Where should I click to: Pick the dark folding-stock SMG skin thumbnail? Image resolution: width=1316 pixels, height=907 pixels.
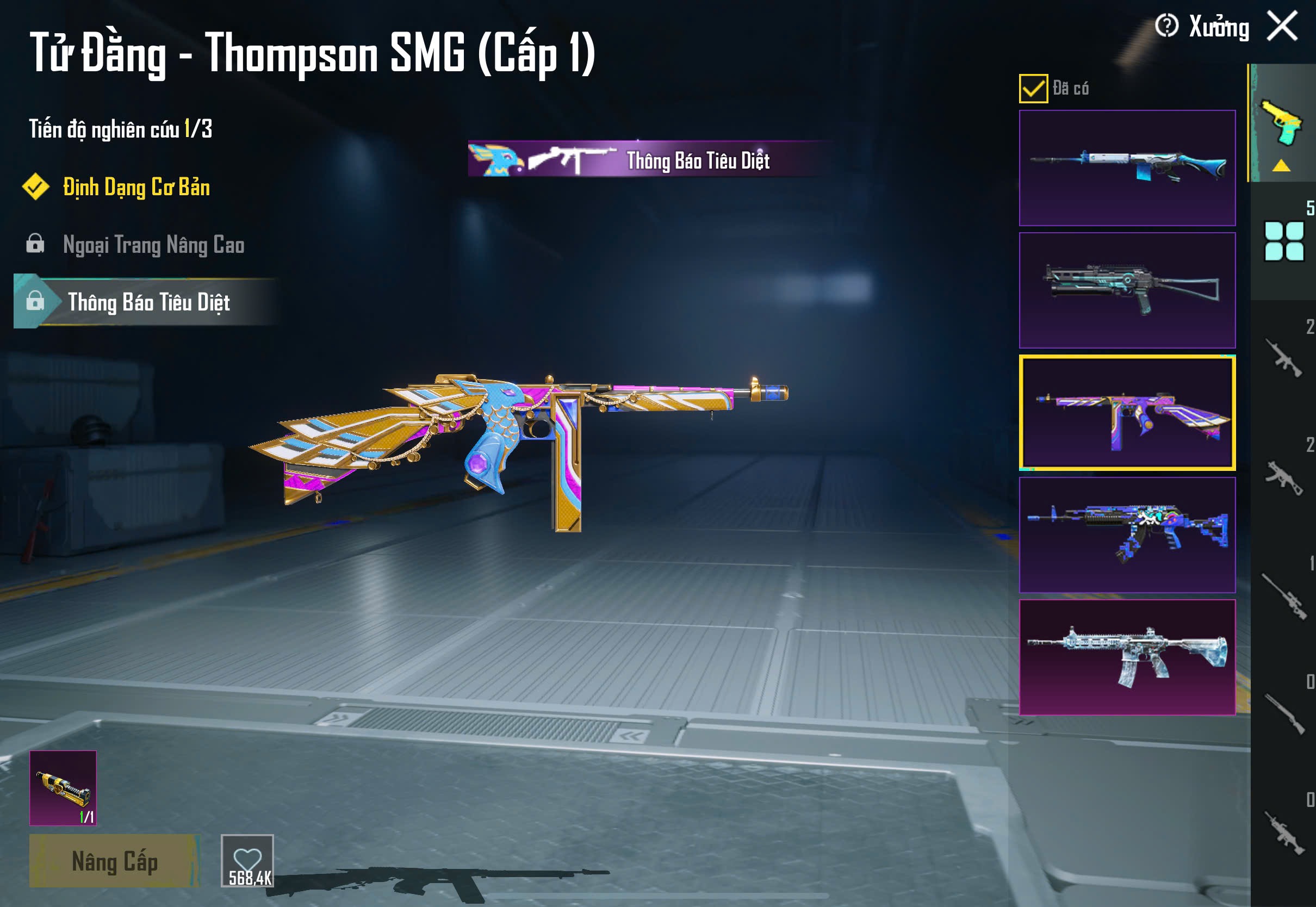click(1127, 290)
